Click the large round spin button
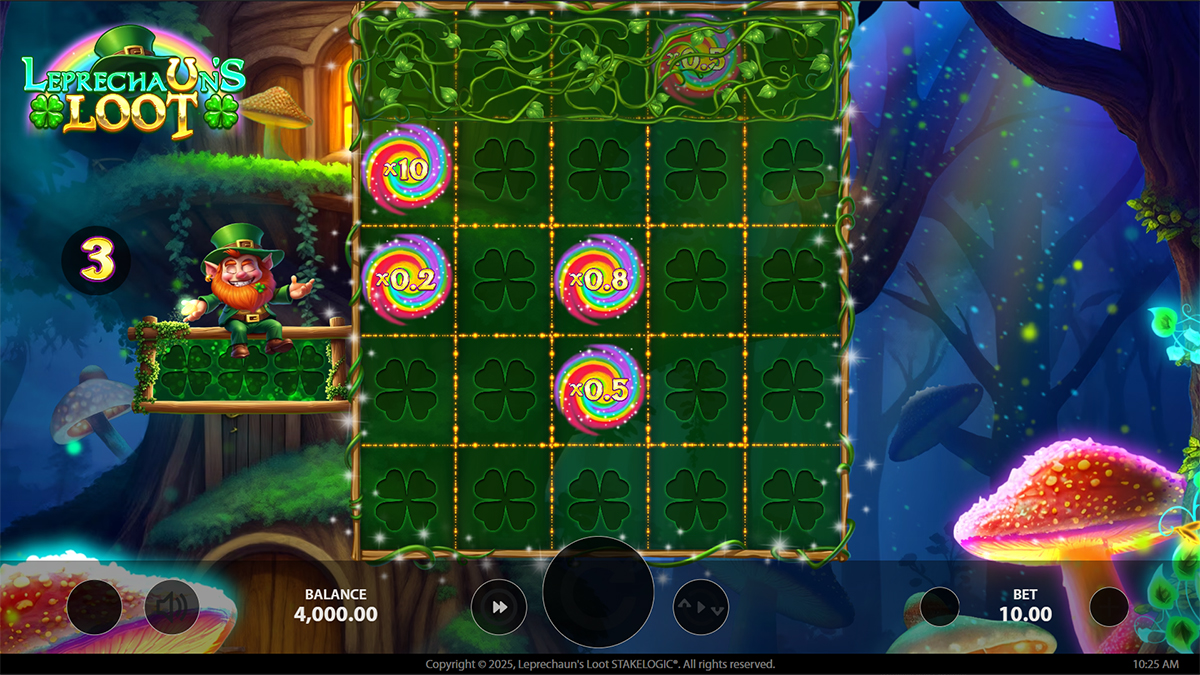 tap(598, 592)
